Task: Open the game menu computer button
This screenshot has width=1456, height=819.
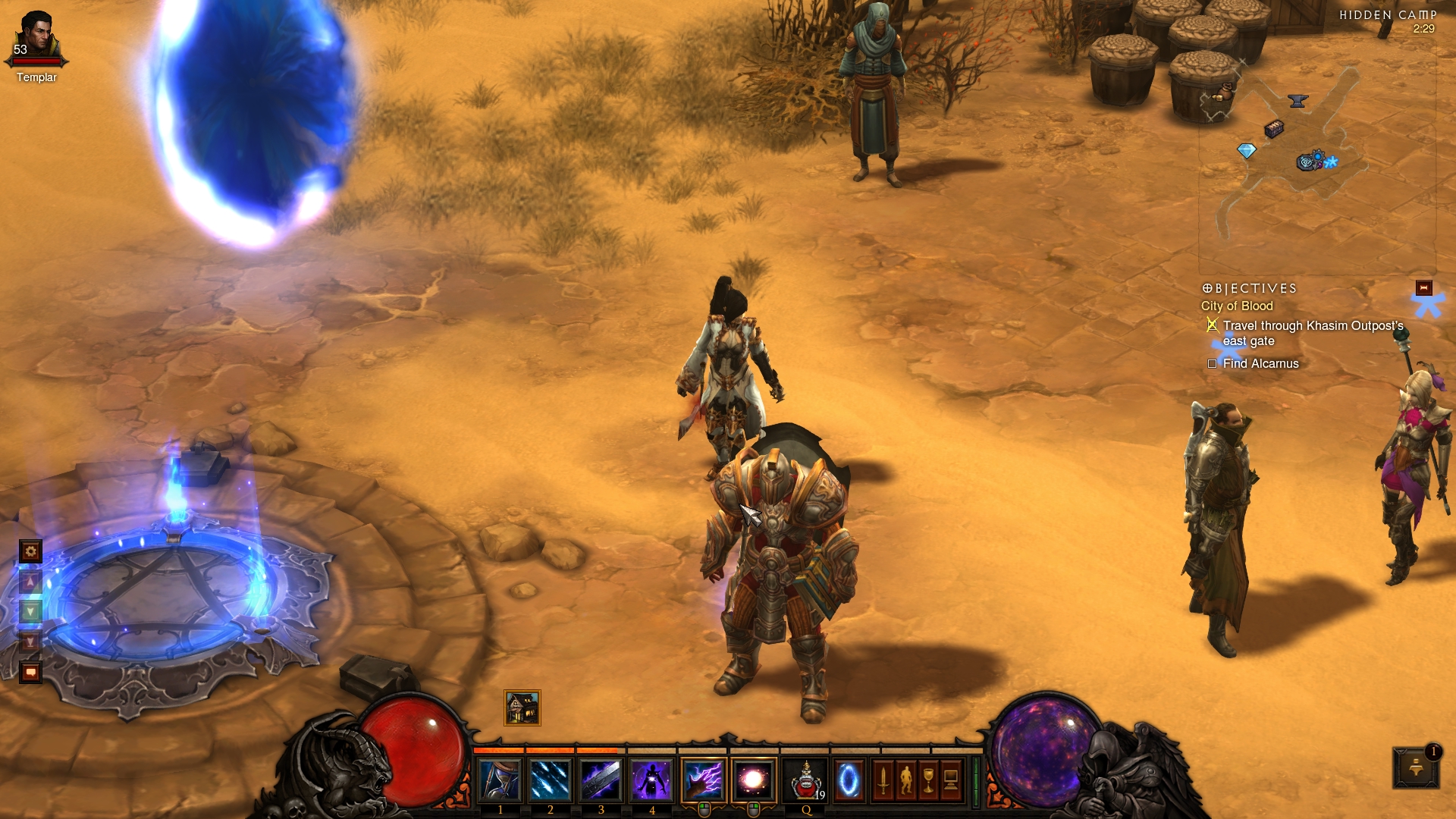Action: 951,780
